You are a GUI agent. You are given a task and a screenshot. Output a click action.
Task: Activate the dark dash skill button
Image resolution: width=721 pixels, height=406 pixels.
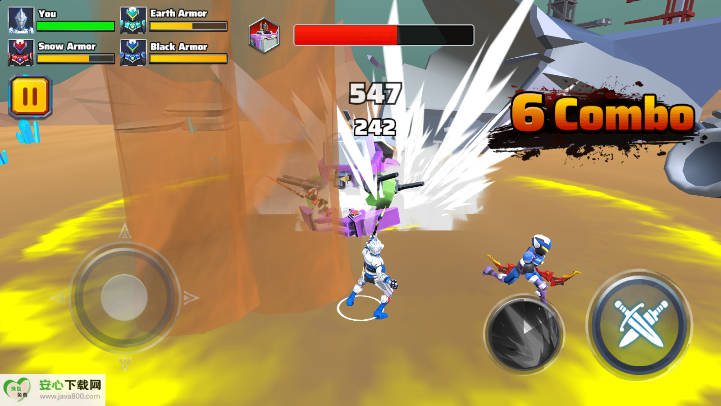tap(523, 334)
